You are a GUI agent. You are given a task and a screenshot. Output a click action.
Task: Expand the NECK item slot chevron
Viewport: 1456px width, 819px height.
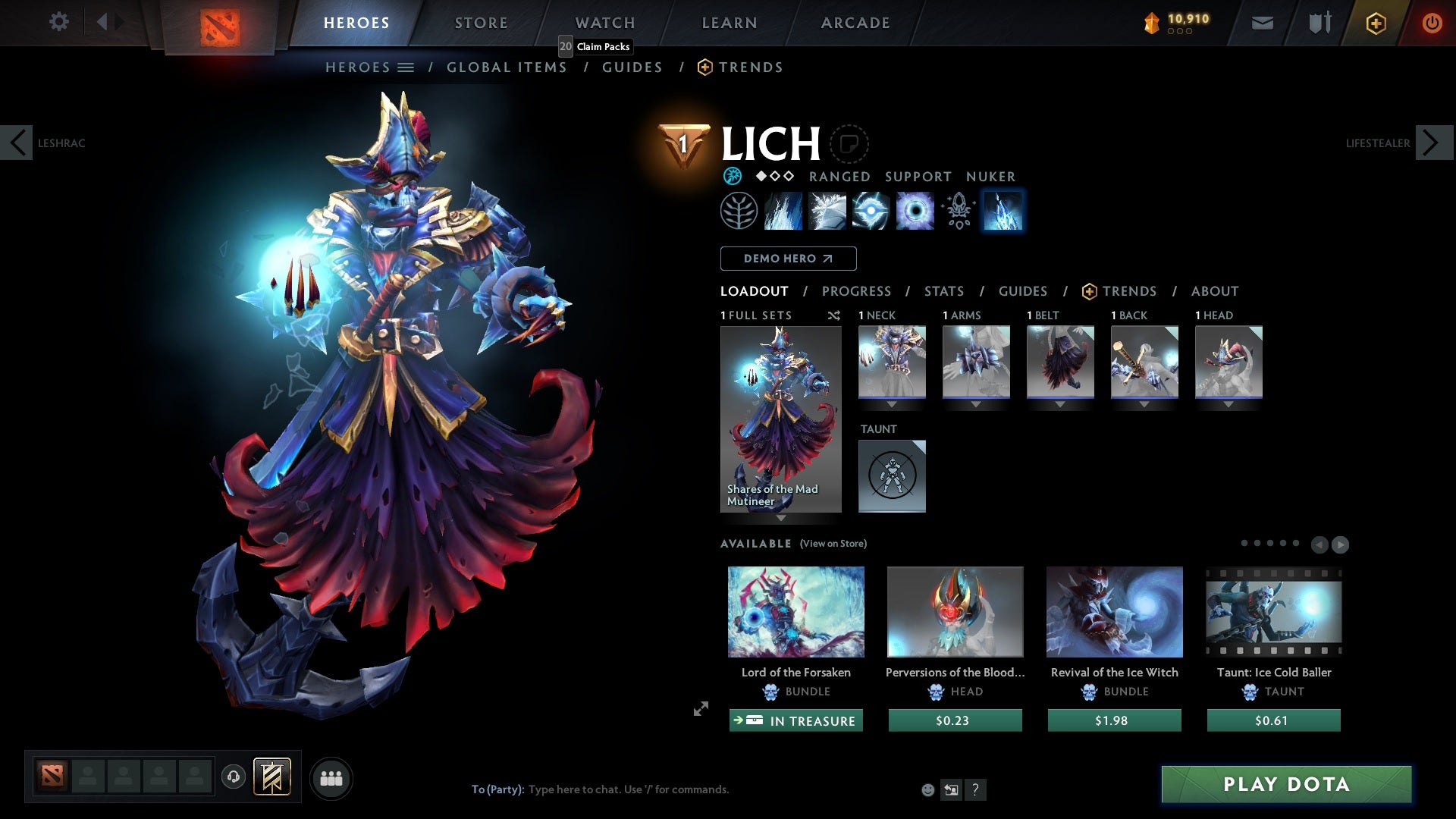(x=892, y=404)
